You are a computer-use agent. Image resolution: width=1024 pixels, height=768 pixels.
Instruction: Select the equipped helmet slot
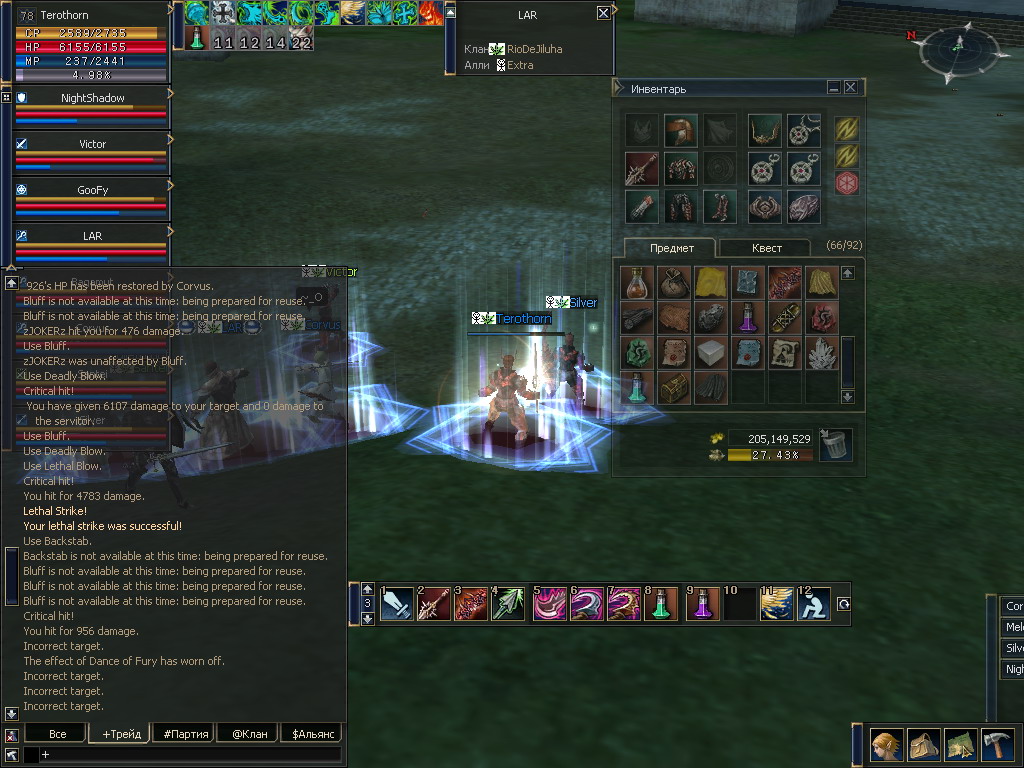pos(680,130)
